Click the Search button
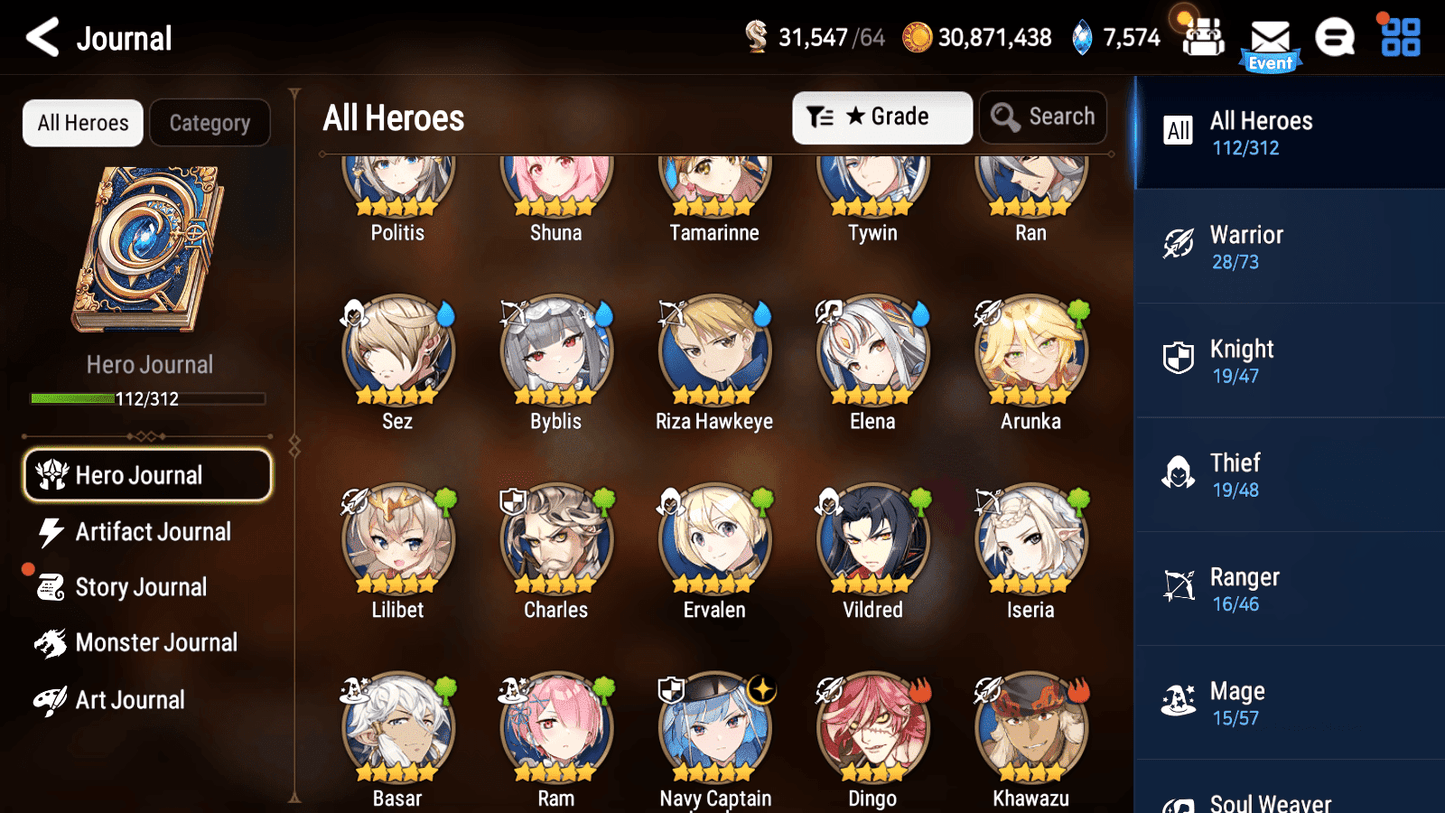This screenshot has width=1445, height=813. pos(1043,117)
